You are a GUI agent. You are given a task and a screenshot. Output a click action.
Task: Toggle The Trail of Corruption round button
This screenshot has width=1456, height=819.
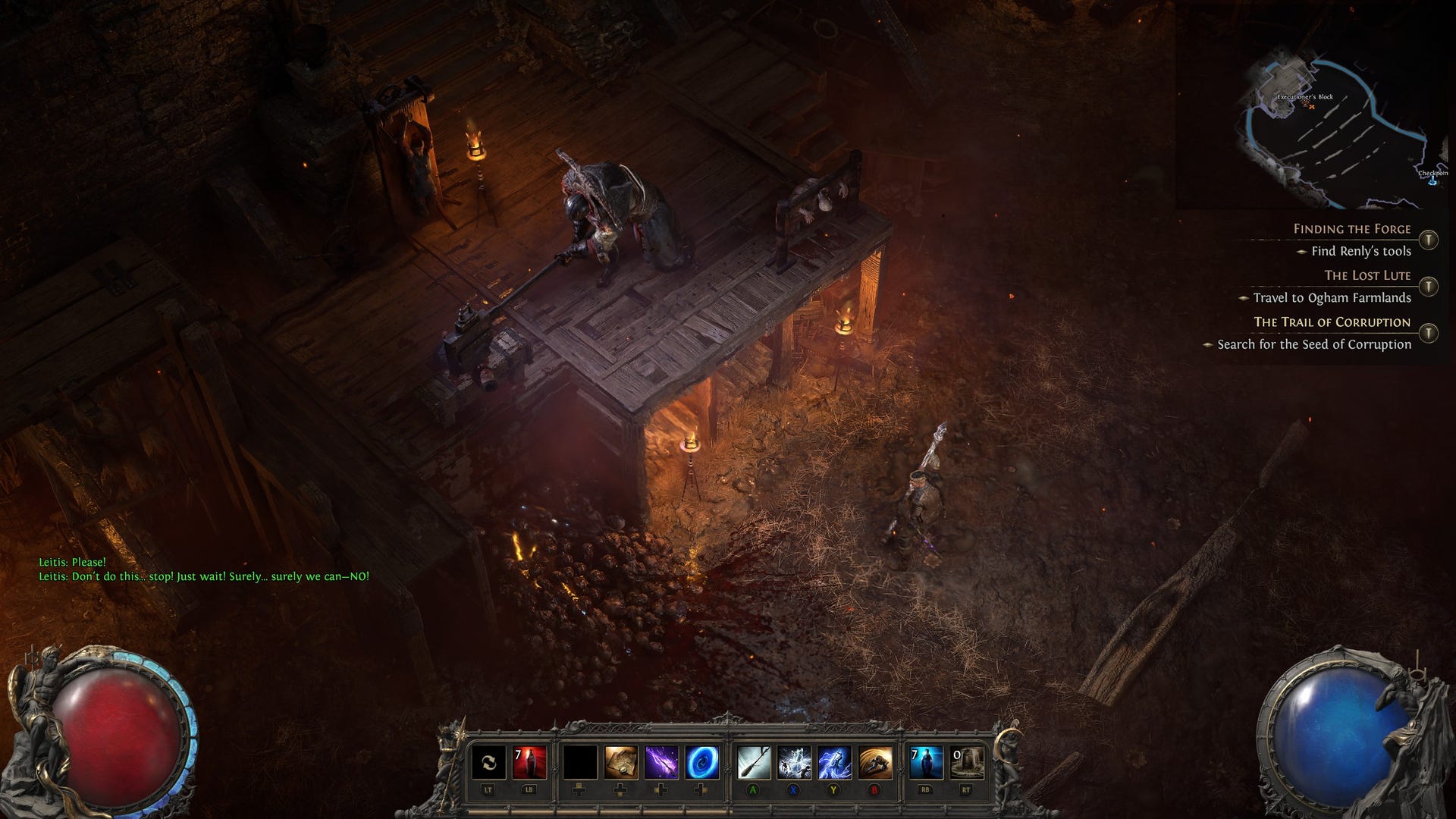tap(1429, 333)
